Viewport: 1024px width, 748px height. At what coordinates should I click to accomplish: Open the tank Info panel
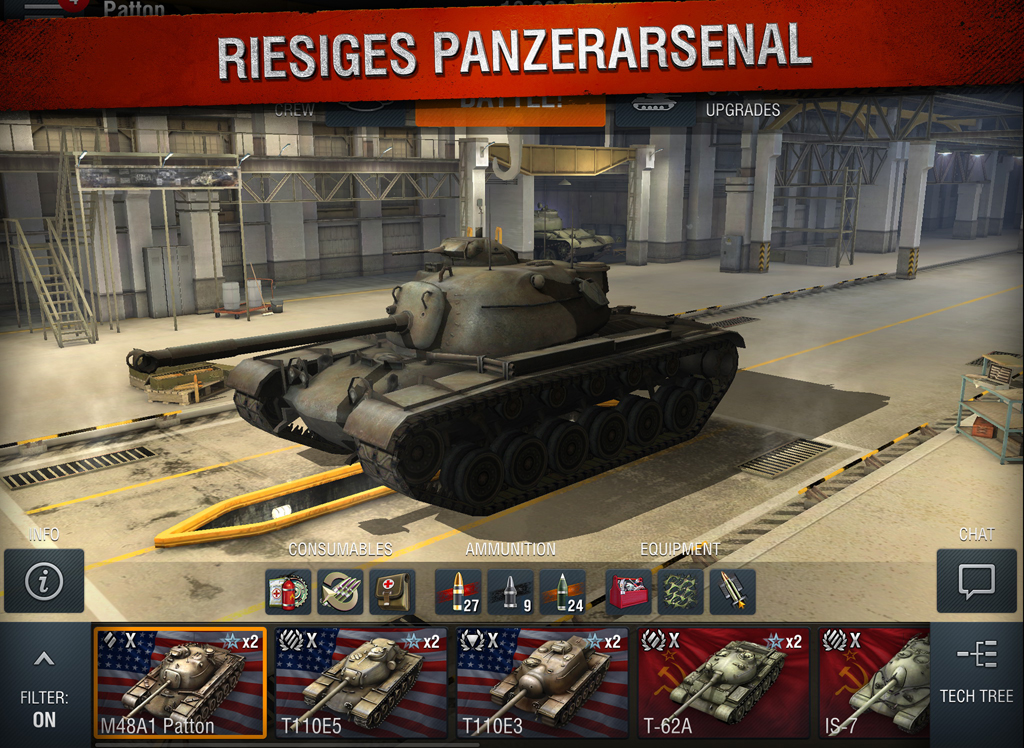pyautogui.click(x=44, y=580)
